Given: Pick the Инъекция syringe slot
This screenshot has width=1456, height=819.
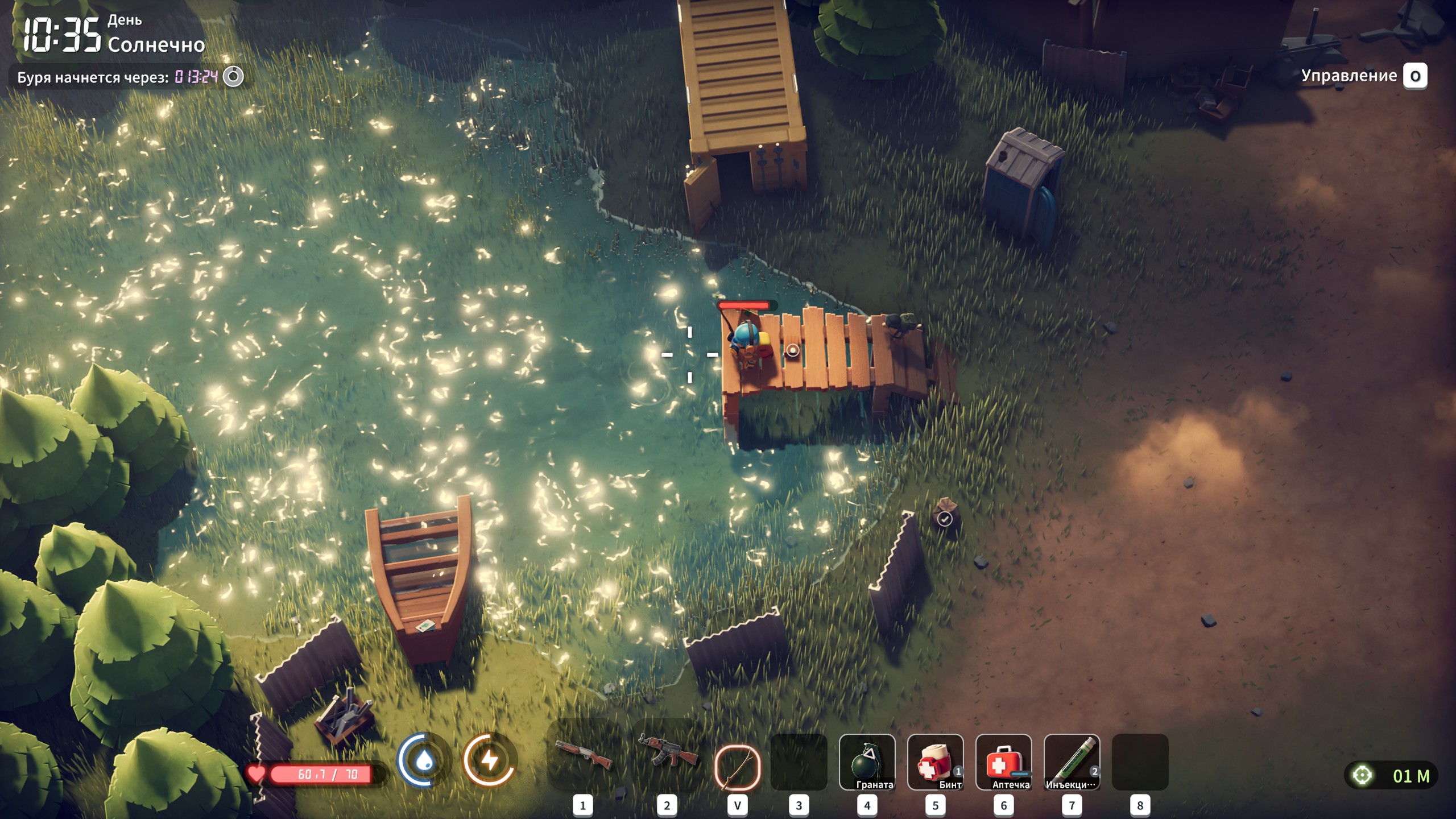Looking at the screenshot, I should click(1072, 762).
